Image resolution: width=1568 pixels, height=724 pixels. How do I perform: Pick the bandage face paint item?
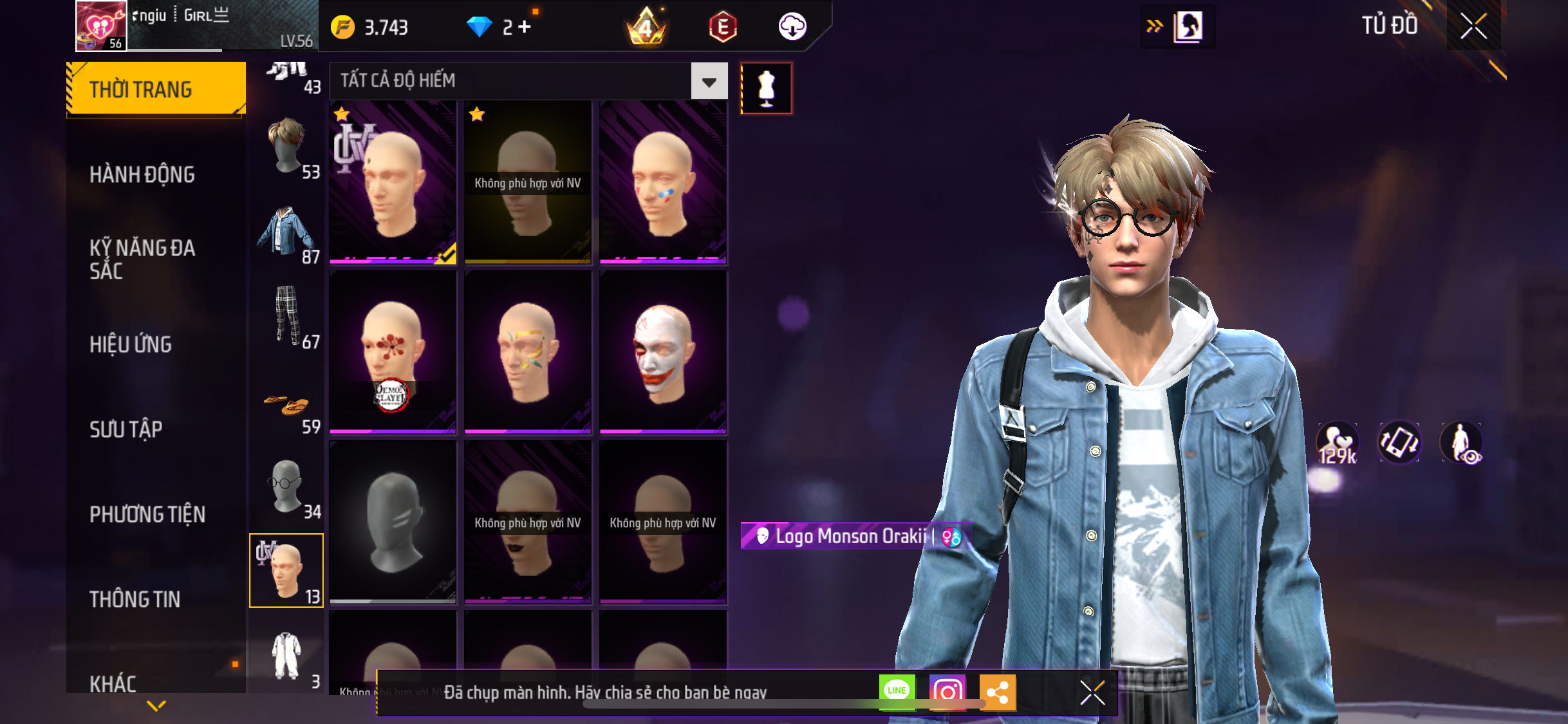tap(663, 182)
